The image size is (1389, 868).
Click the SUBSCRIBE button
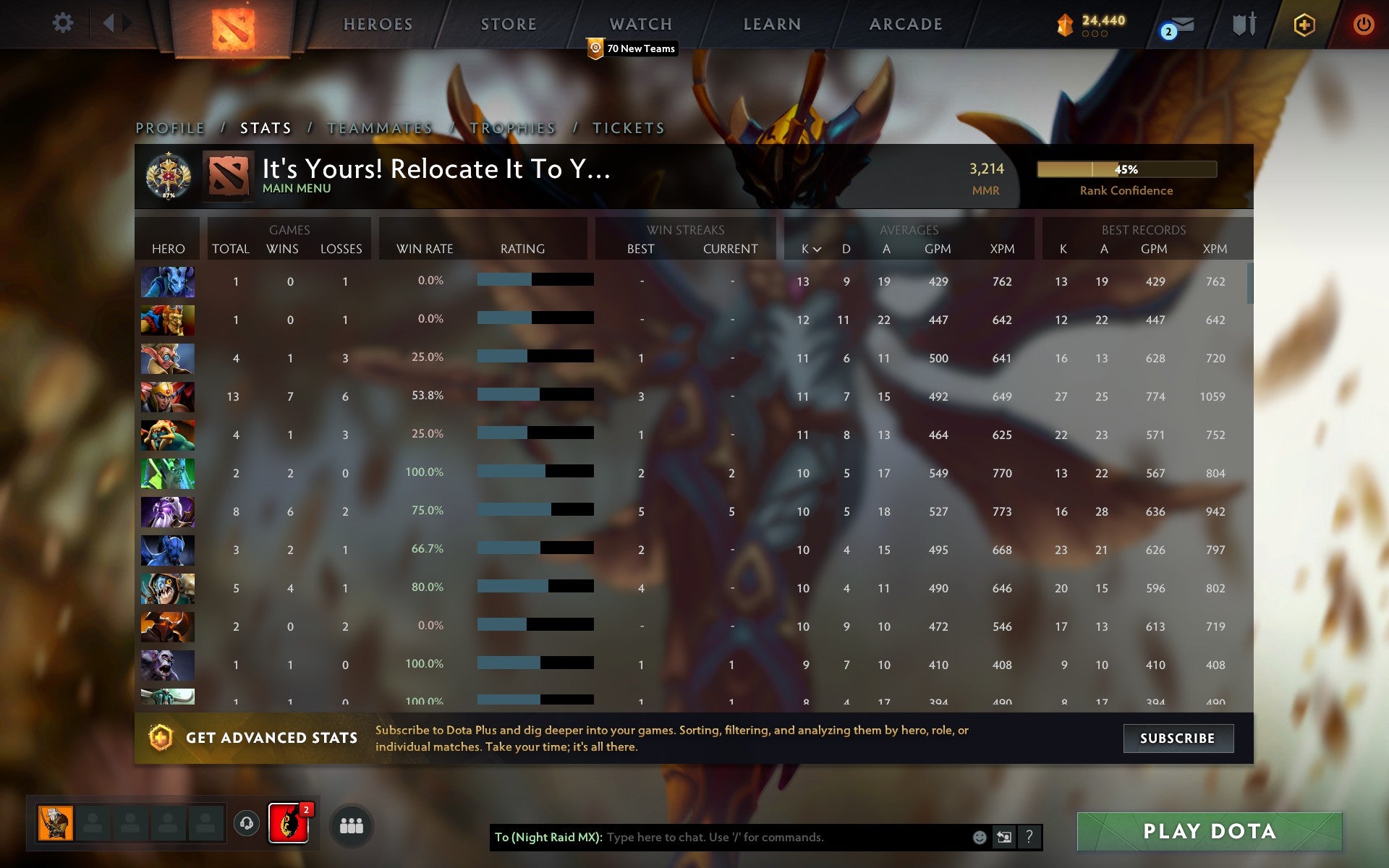pyautogui.click(x=1178, y=739)
